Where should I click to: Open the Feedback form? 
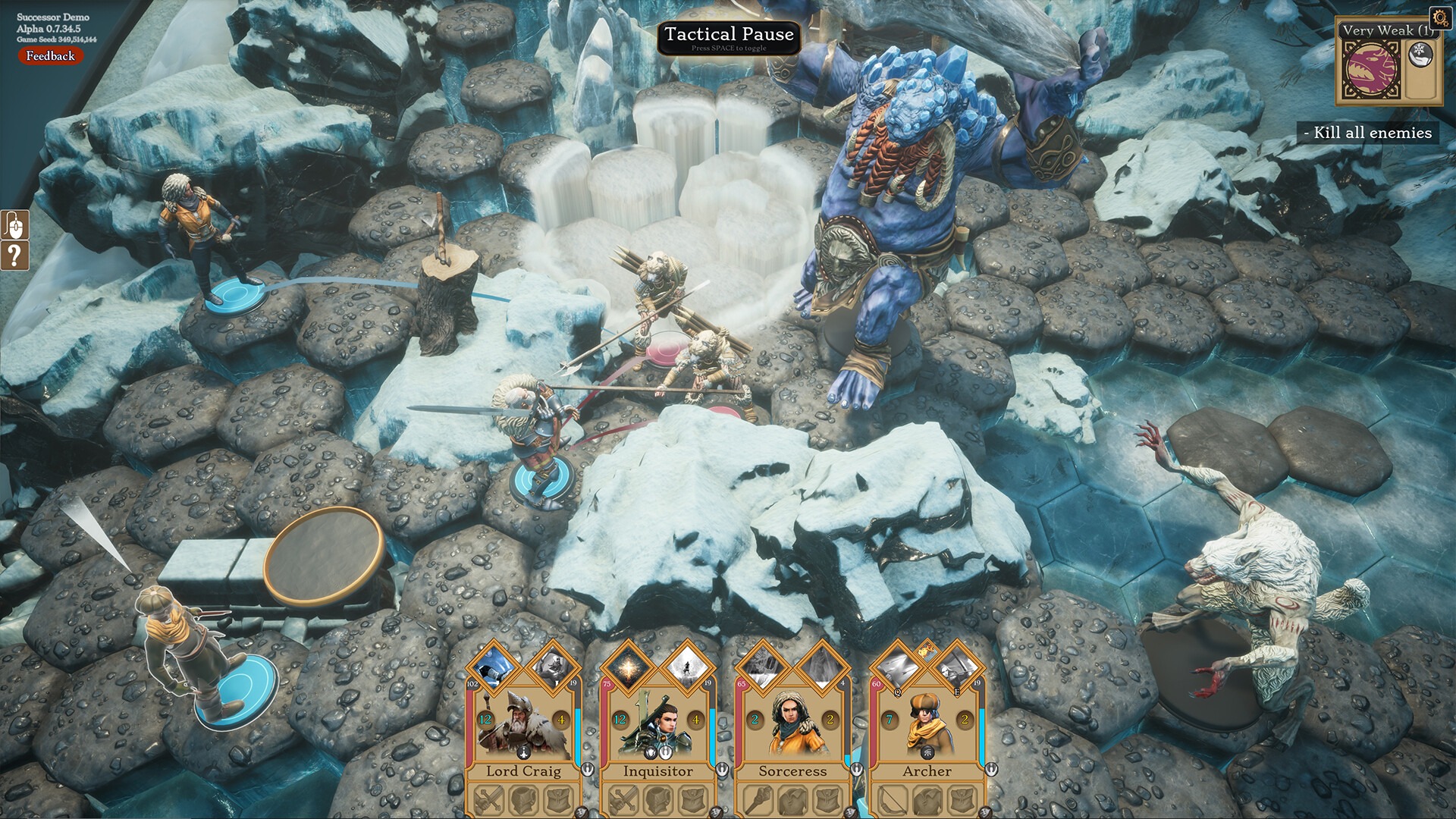coord(50,56)
